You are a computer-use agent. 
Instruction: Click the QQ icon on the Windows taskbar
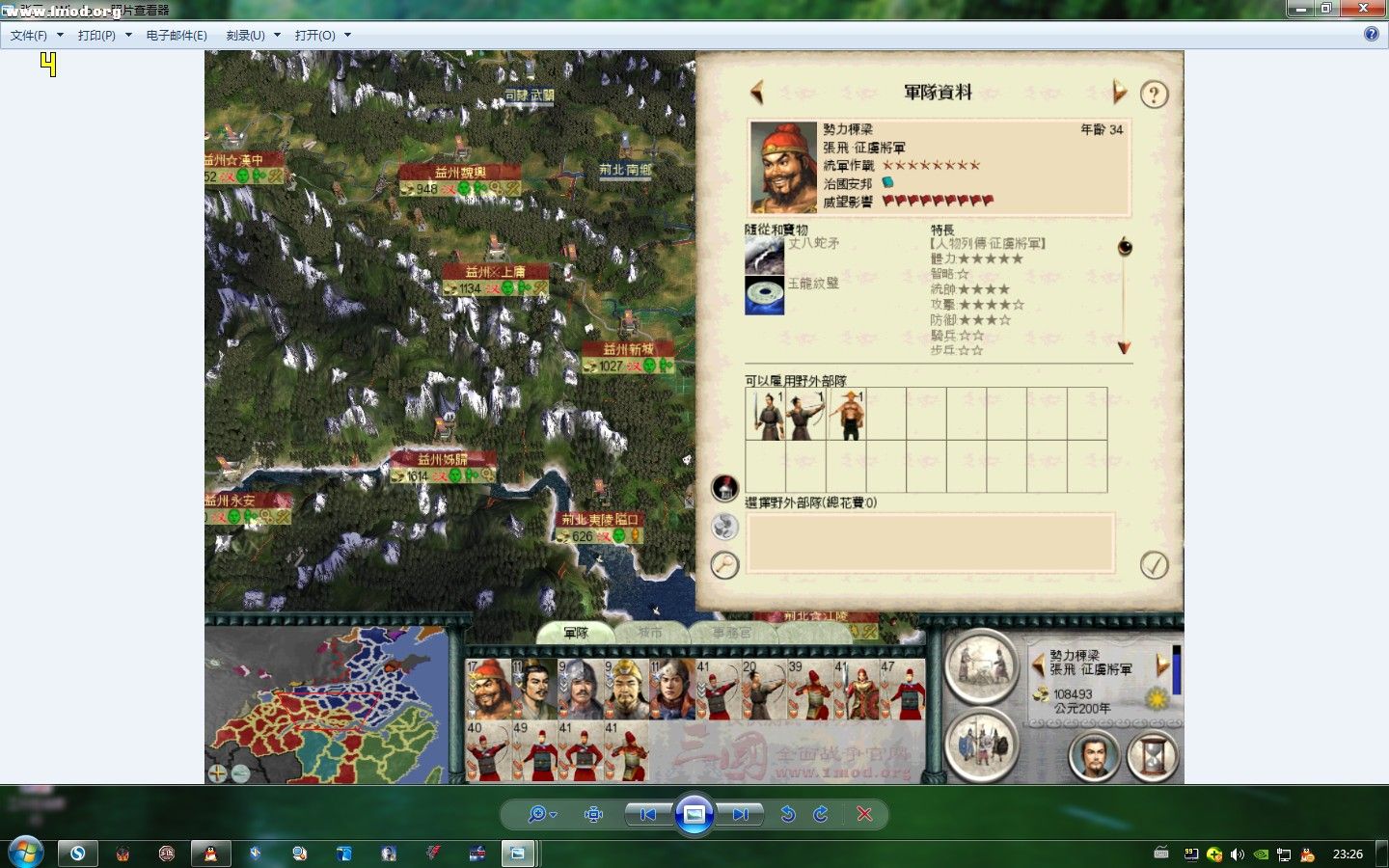[x=210, y=853]
